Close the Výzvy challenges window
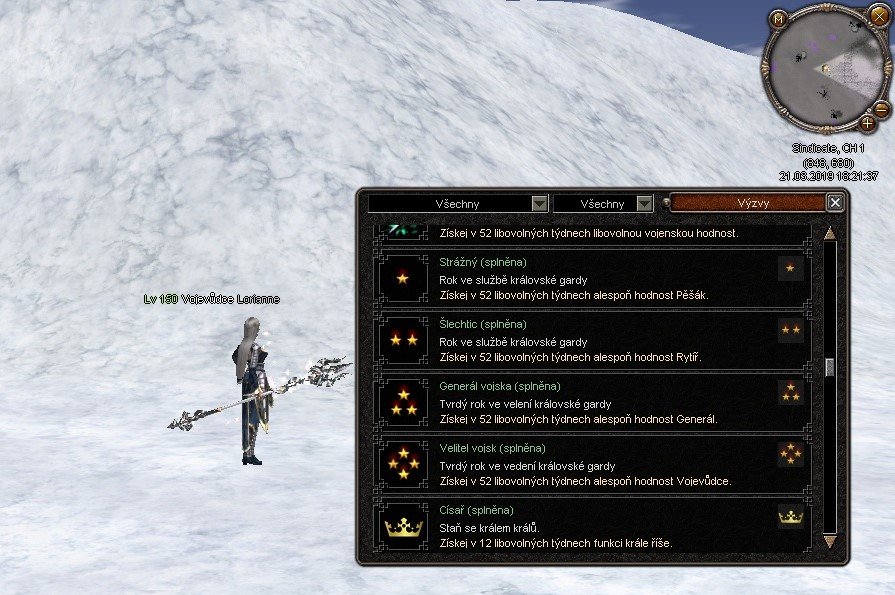895x595 pixels. point(836,203)
